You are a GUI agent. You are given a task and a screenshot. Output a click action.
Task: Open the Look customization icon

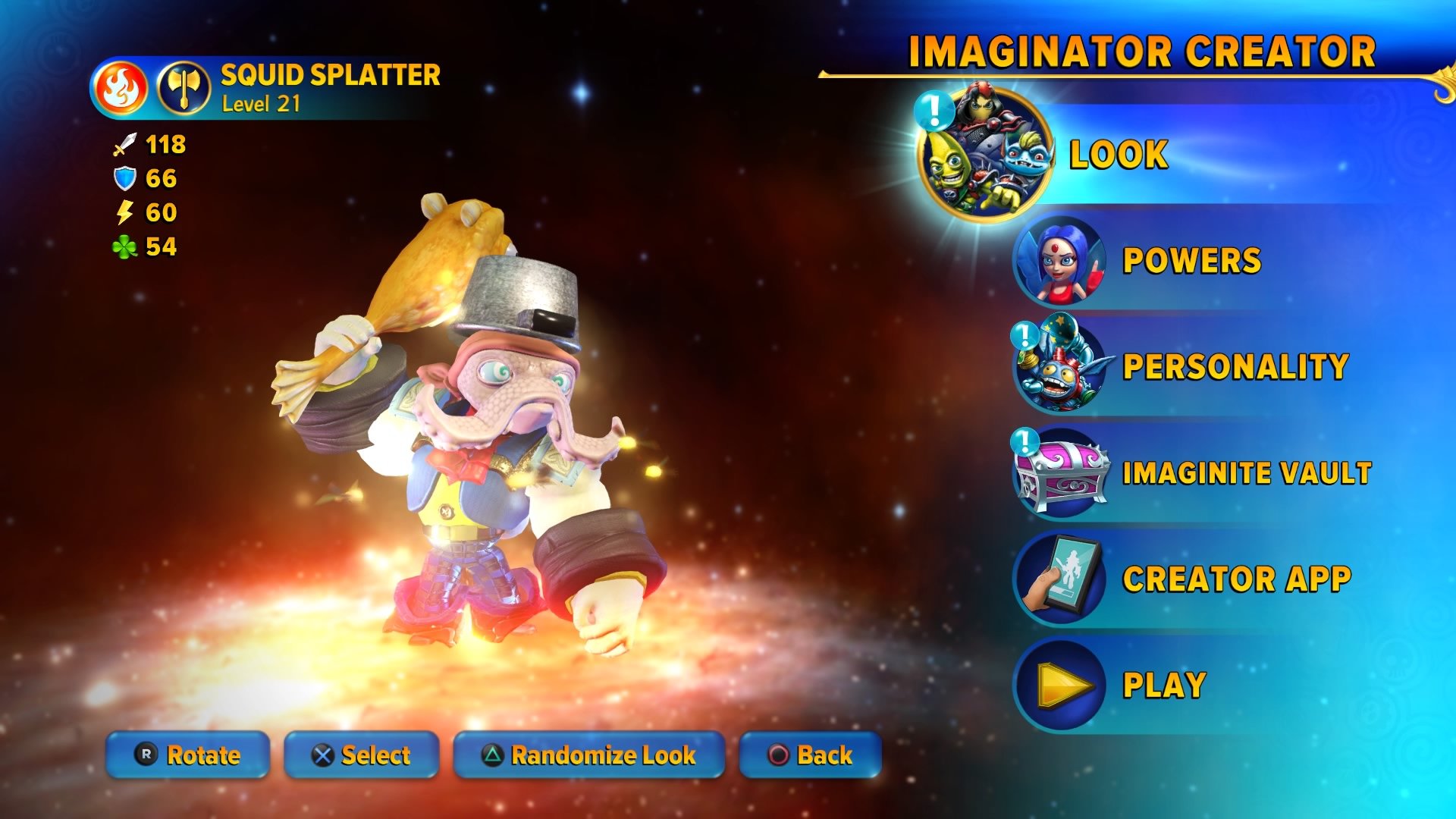coord(984,154)
